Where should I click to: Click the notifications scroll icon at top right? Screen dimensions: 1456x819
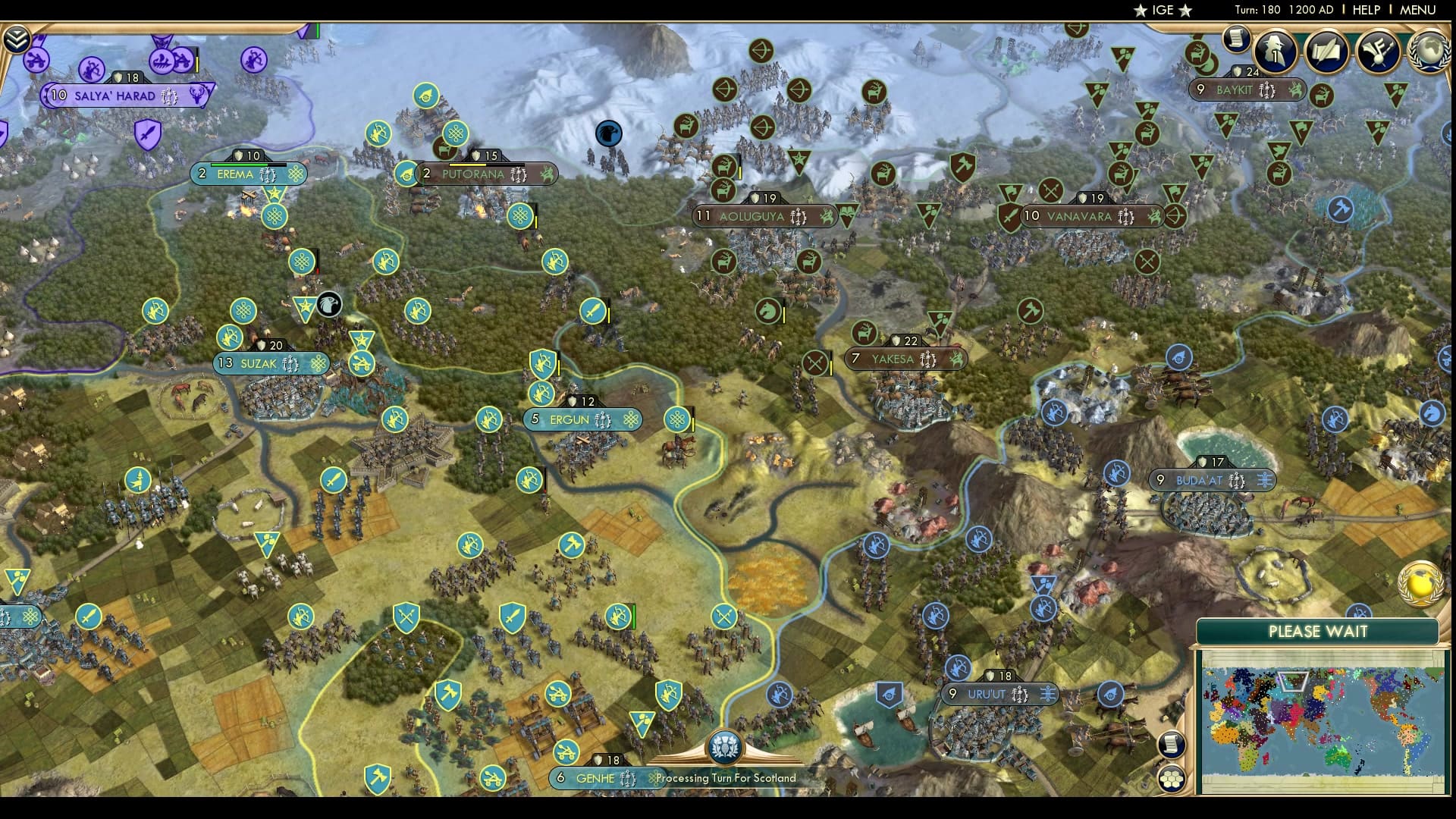pos(1237,38)
